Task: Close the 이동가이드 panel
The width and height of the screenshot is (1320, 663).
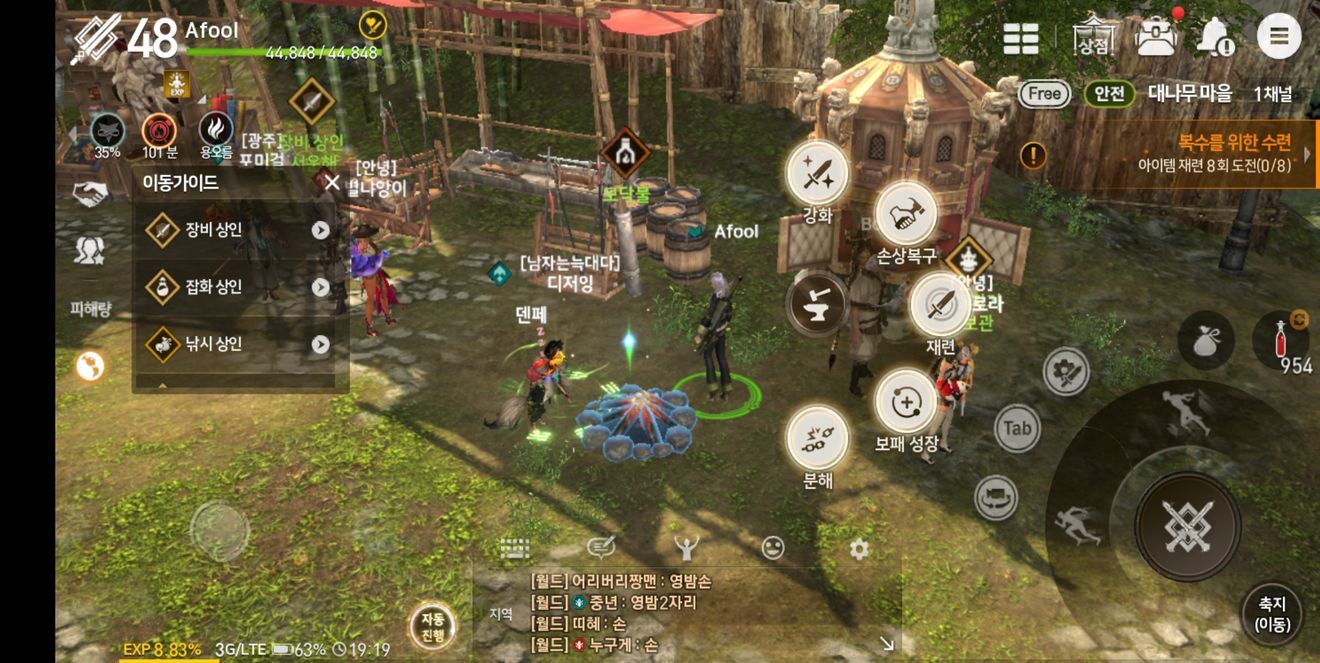Action: [x=332, y=182]
